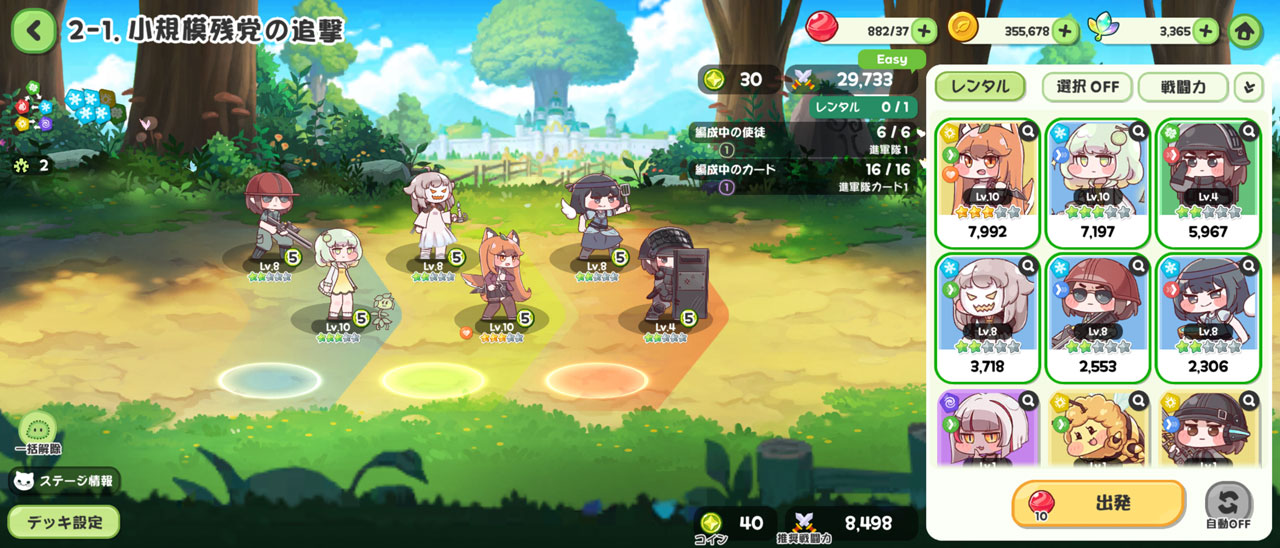Add more rainbow crystal currency
This screenshot has height=548, width=1280.
[1205, 31]
